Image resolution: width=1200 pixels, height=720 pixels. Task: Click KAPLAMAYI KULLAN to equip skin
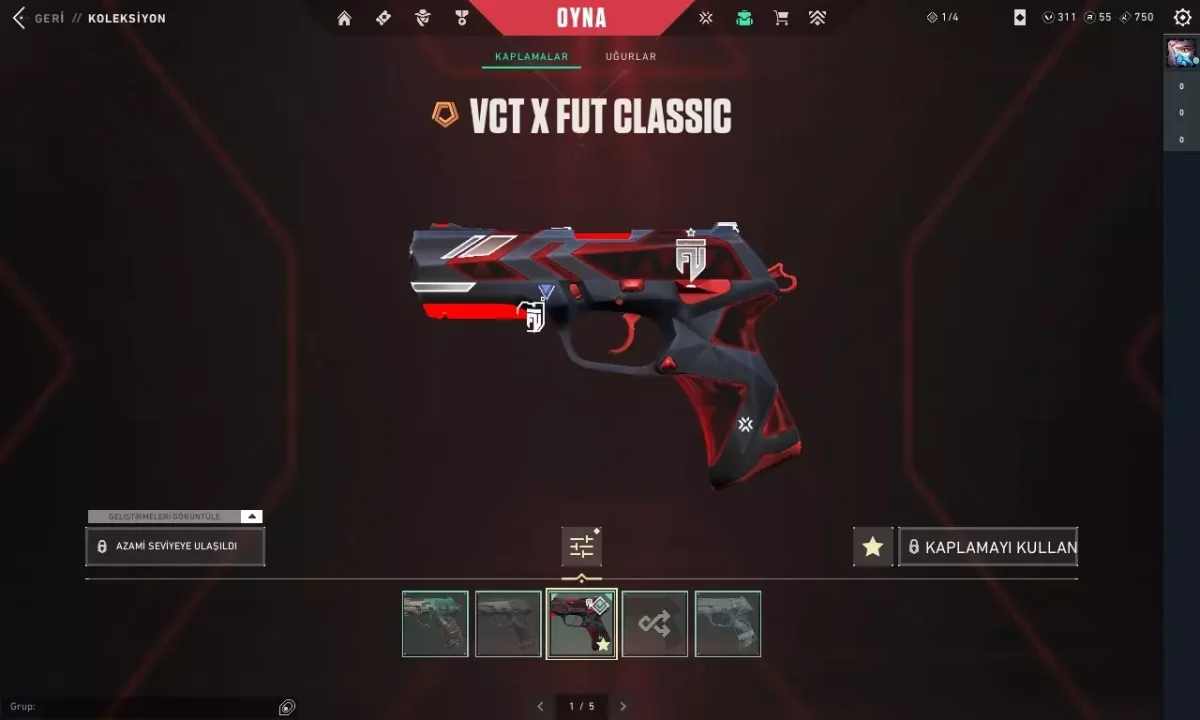(988, 547)
